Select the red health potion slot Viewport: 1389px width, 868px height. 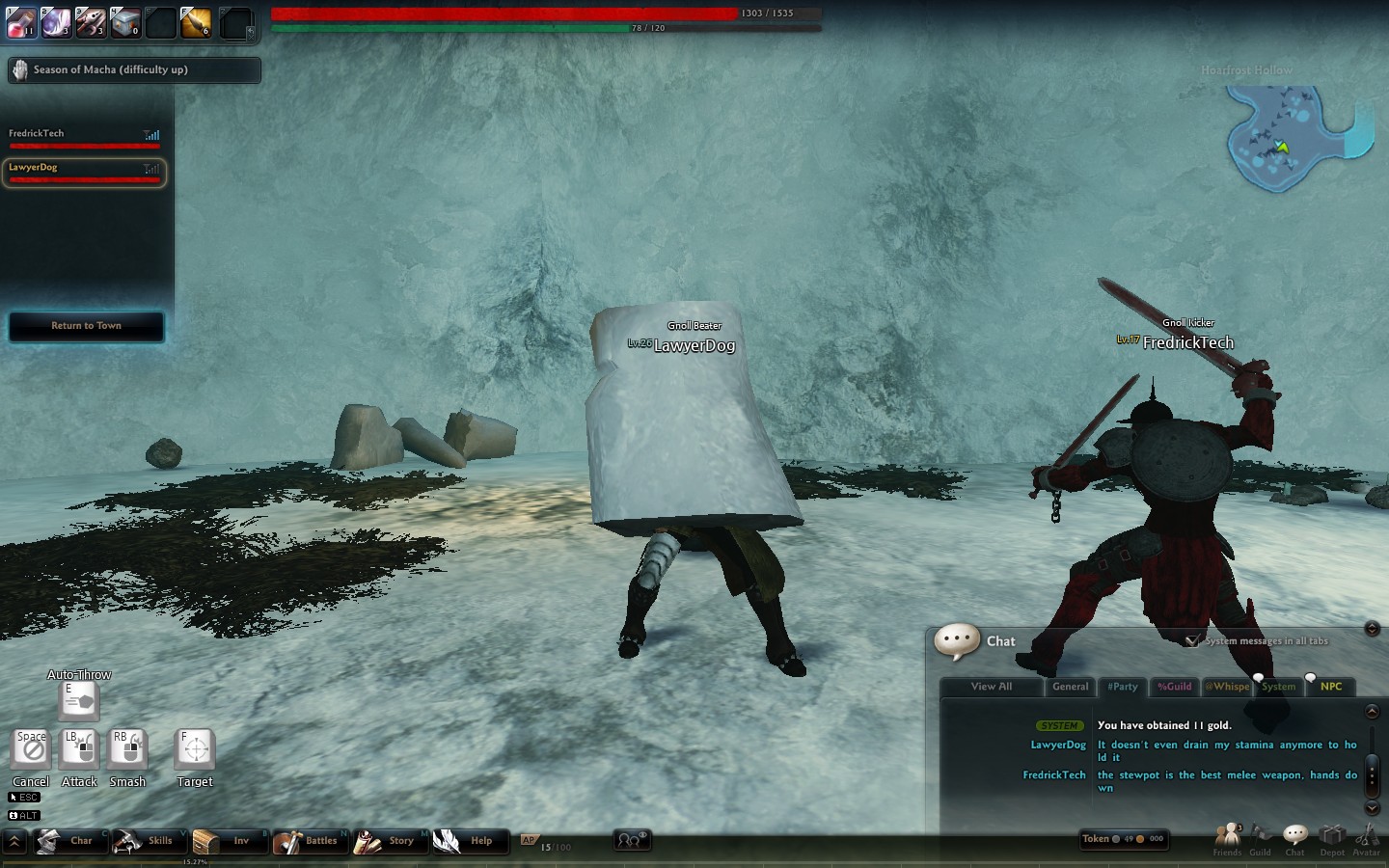tap(21, 22)
